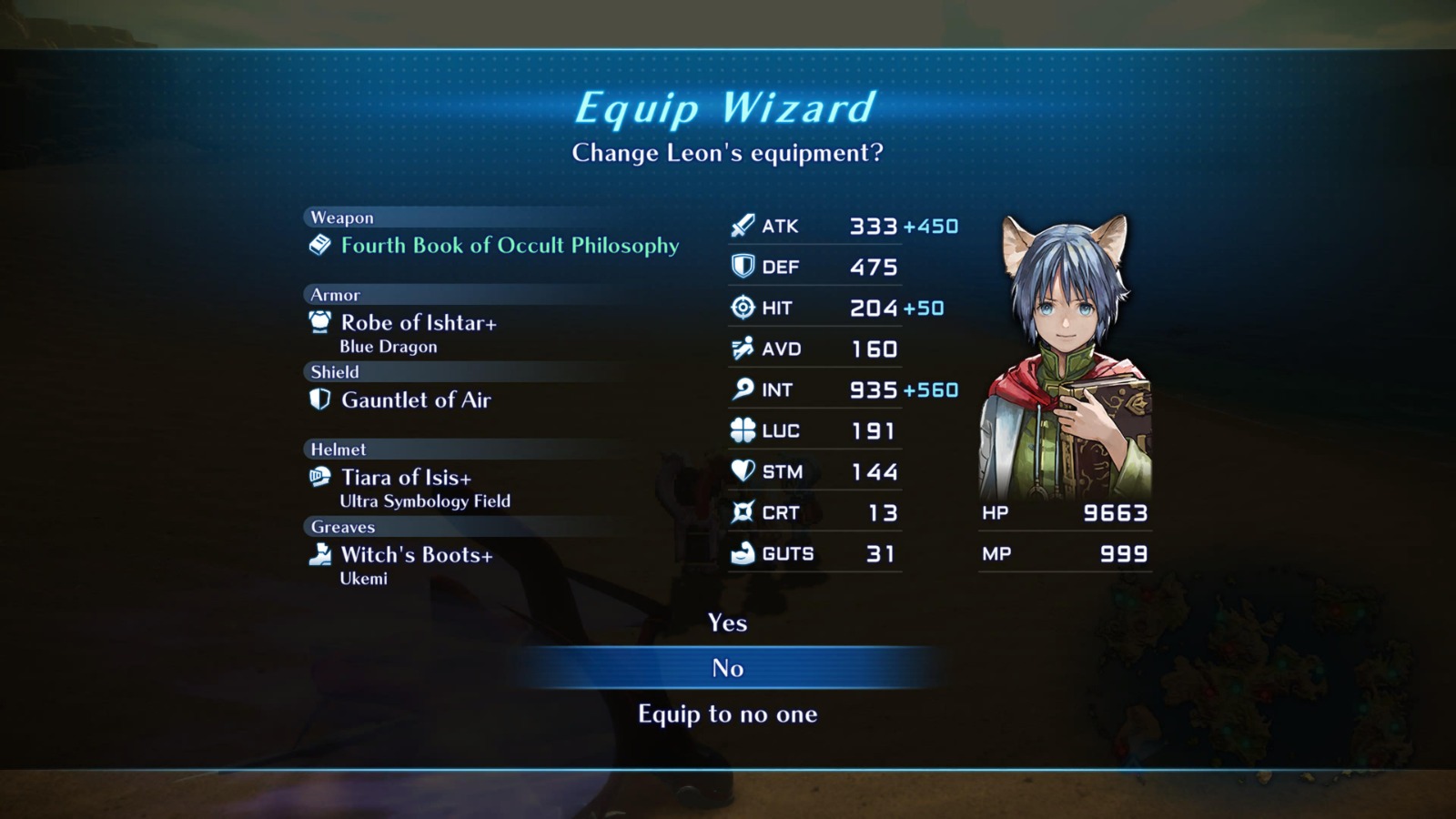The width and height of the screenshot is (1456, 819).
Task: Click the armor icon beside Robe of Ishtar+
Action: point(318,321)
